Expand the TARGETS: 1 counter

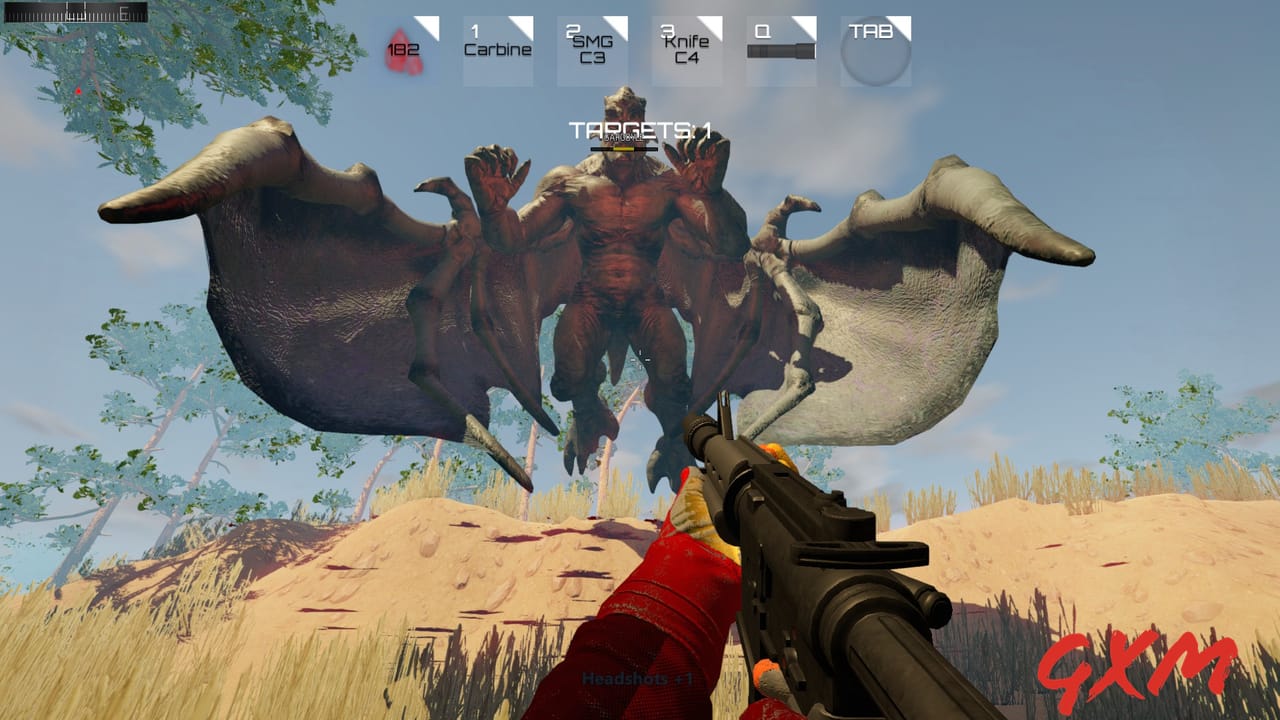click(640, 127)
